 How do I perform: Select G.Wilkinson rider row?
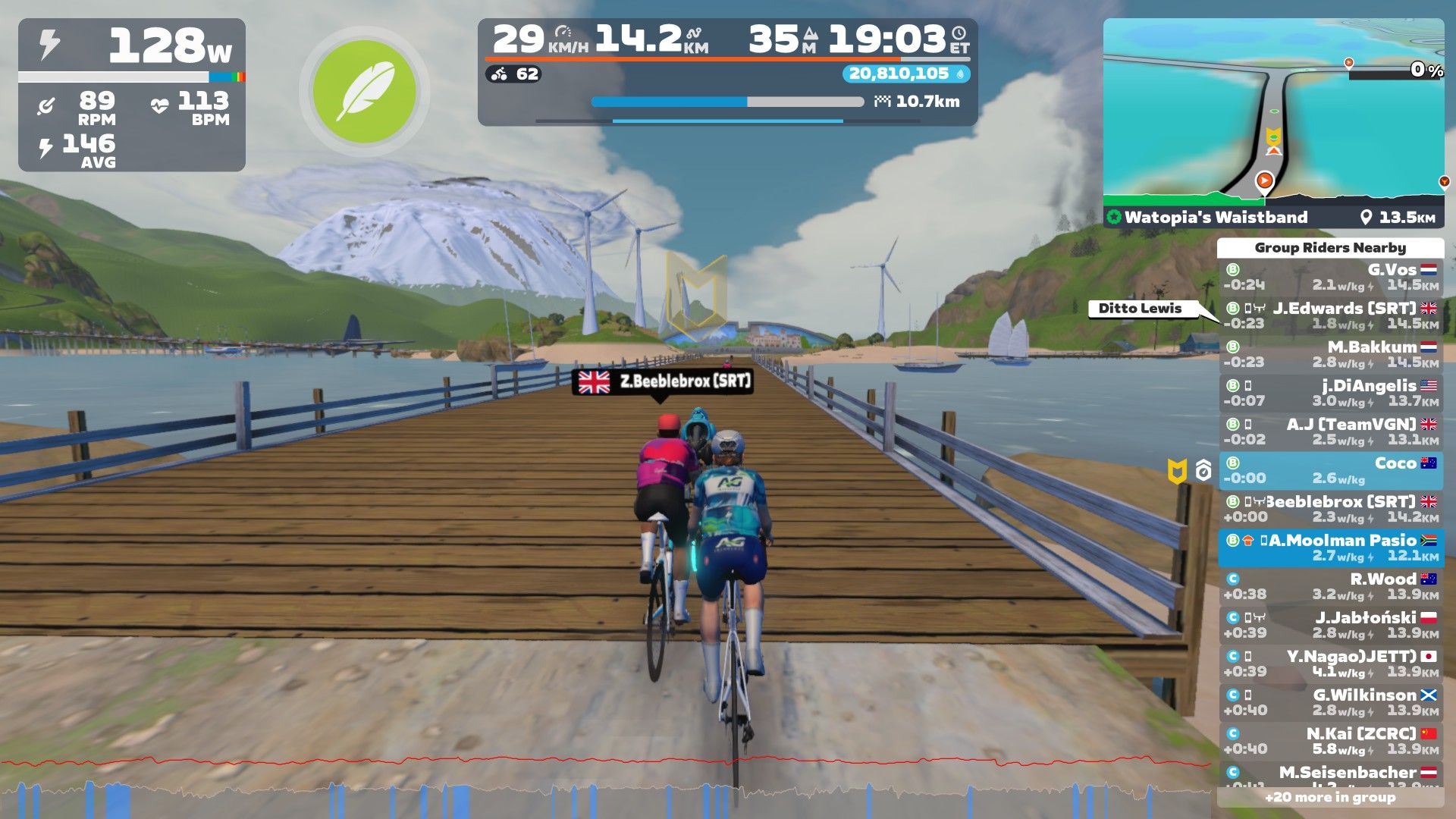click(1330, 702)
